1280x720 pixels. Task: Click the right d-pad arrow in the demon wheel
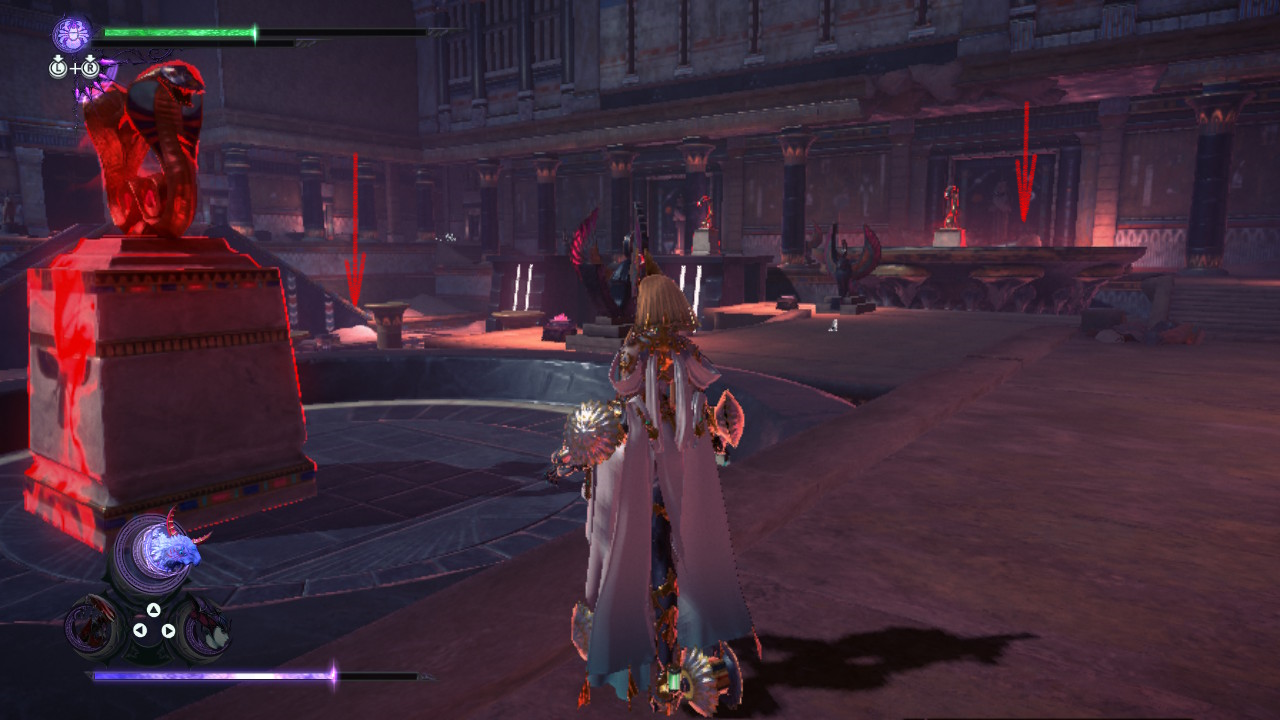[x=169, y=629]
